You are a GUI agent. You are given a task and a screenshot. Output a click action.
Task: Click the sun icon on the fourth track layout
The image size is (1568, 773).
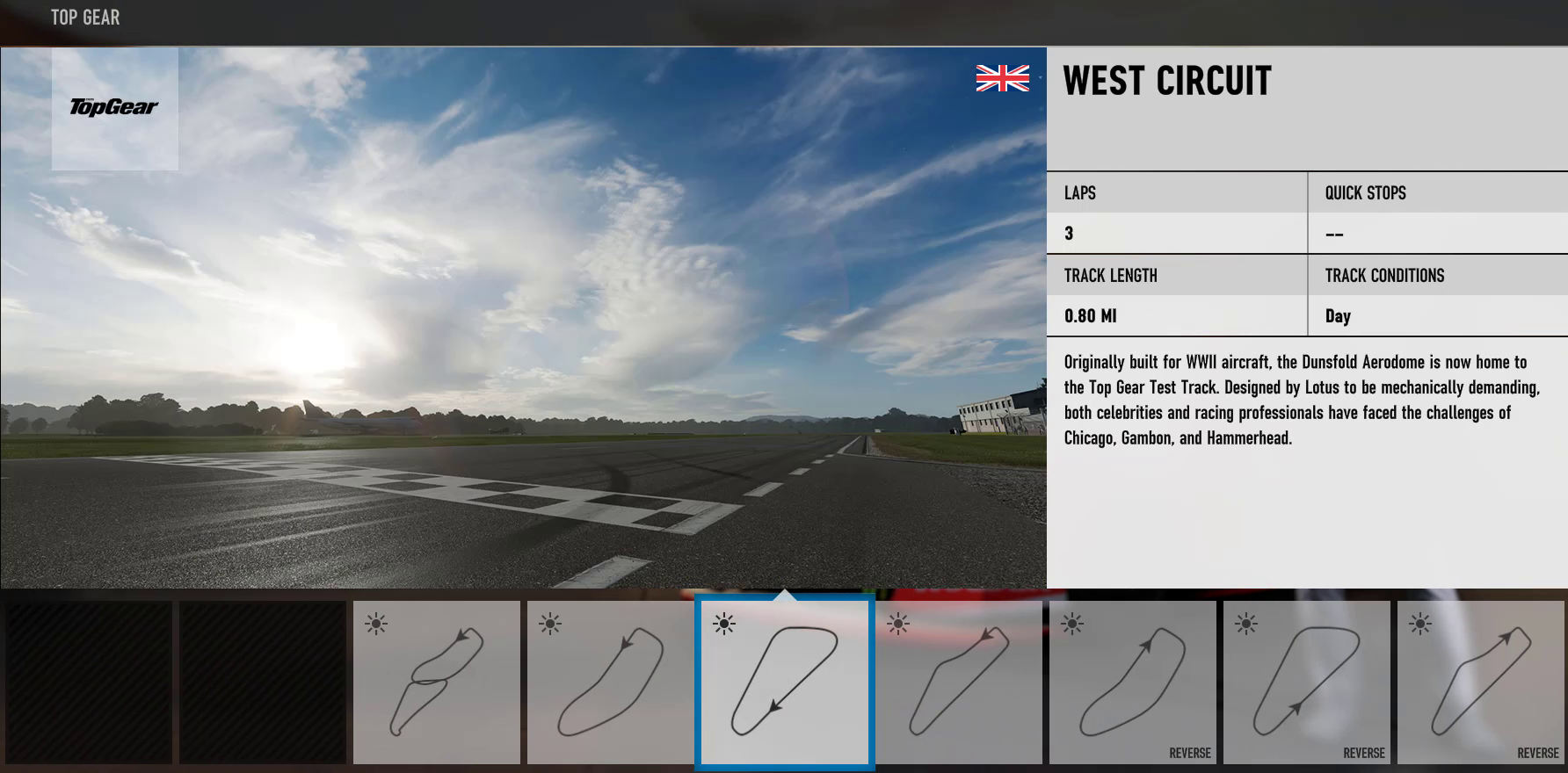pyautogui.click(x=899, y=625)
